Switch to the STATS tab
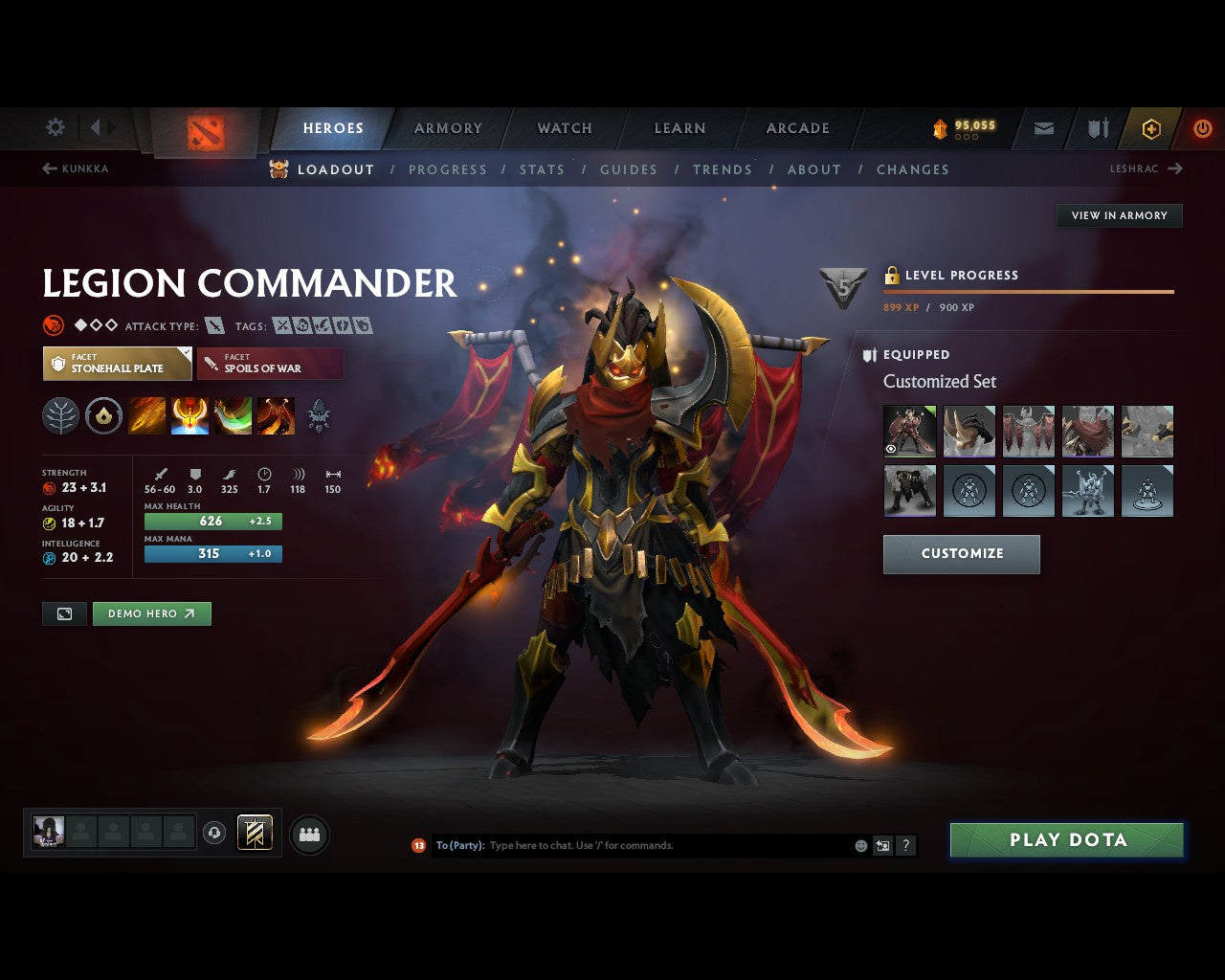Screen dimensions: 1225x980 point(542,169)
